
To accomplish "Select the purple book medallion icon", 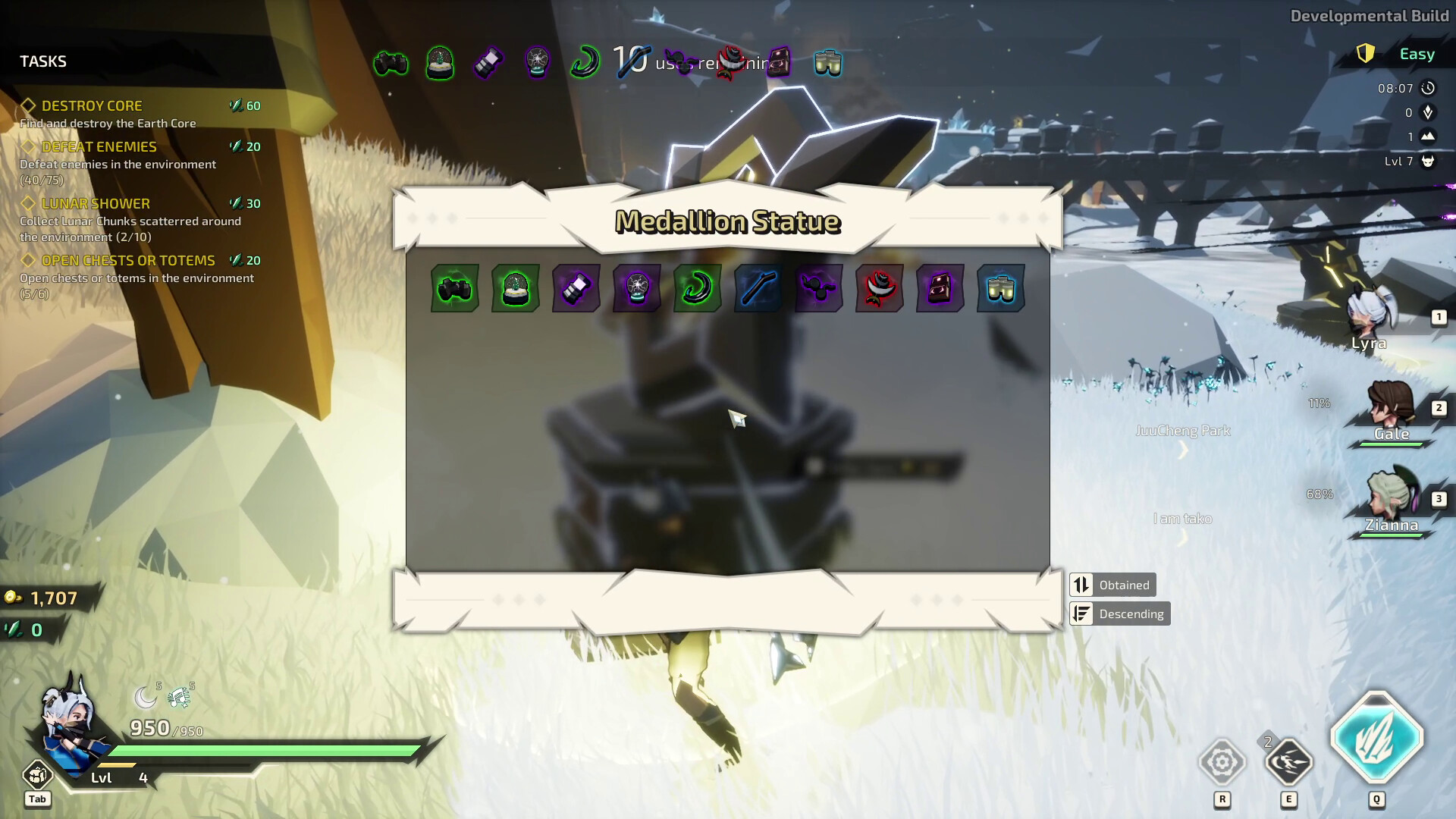I will coord(940,288).
